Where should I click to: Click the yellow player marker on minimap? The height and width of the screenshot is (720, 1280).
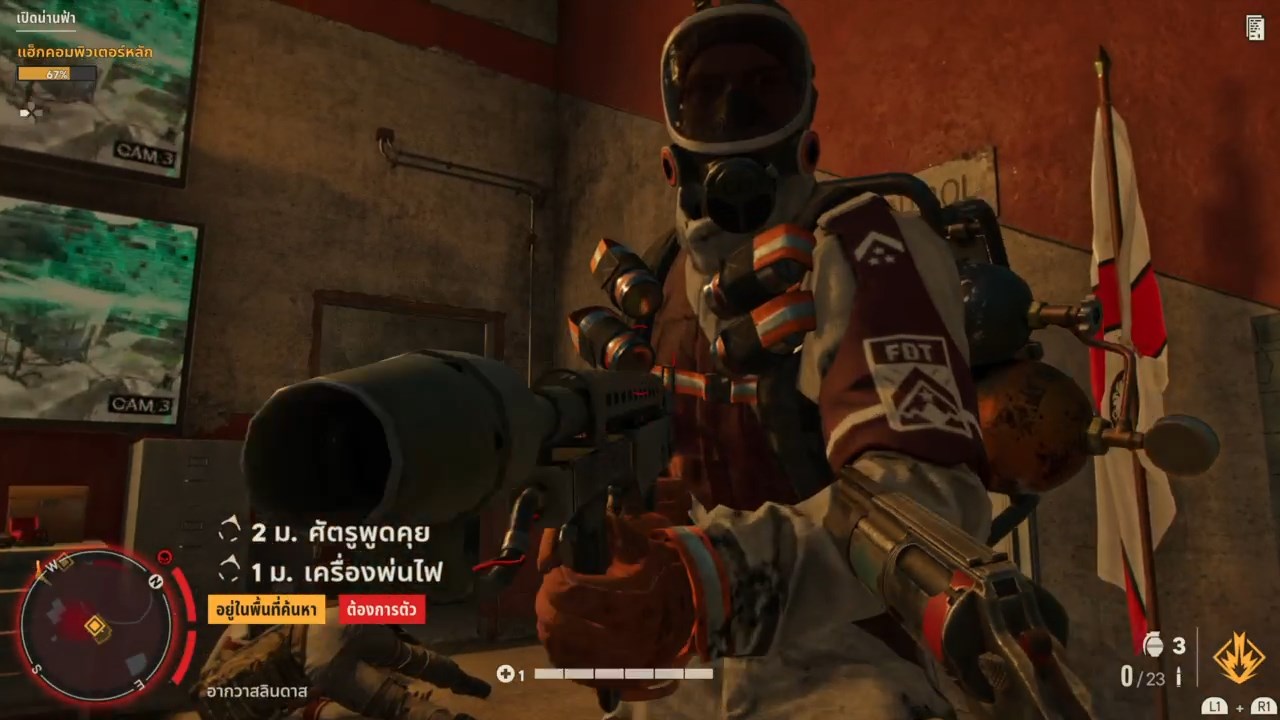pyautogui.click(x=96, y=627)
